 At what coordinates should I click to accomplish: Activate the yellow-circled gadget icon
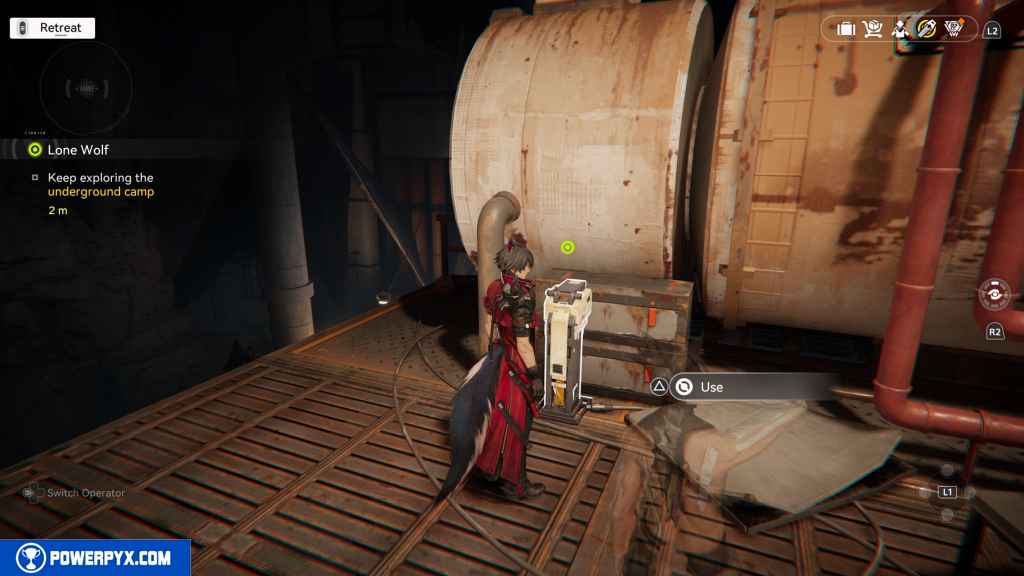[x=926, y=29]
